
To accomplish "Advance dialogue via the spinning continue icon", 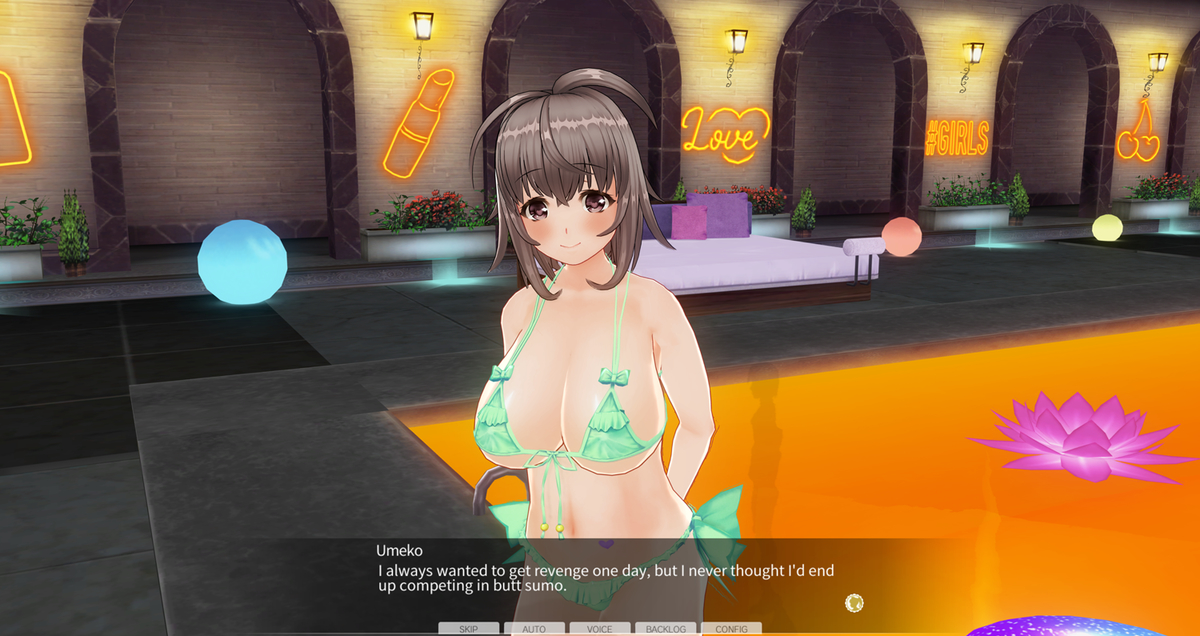I will [854, 602].
